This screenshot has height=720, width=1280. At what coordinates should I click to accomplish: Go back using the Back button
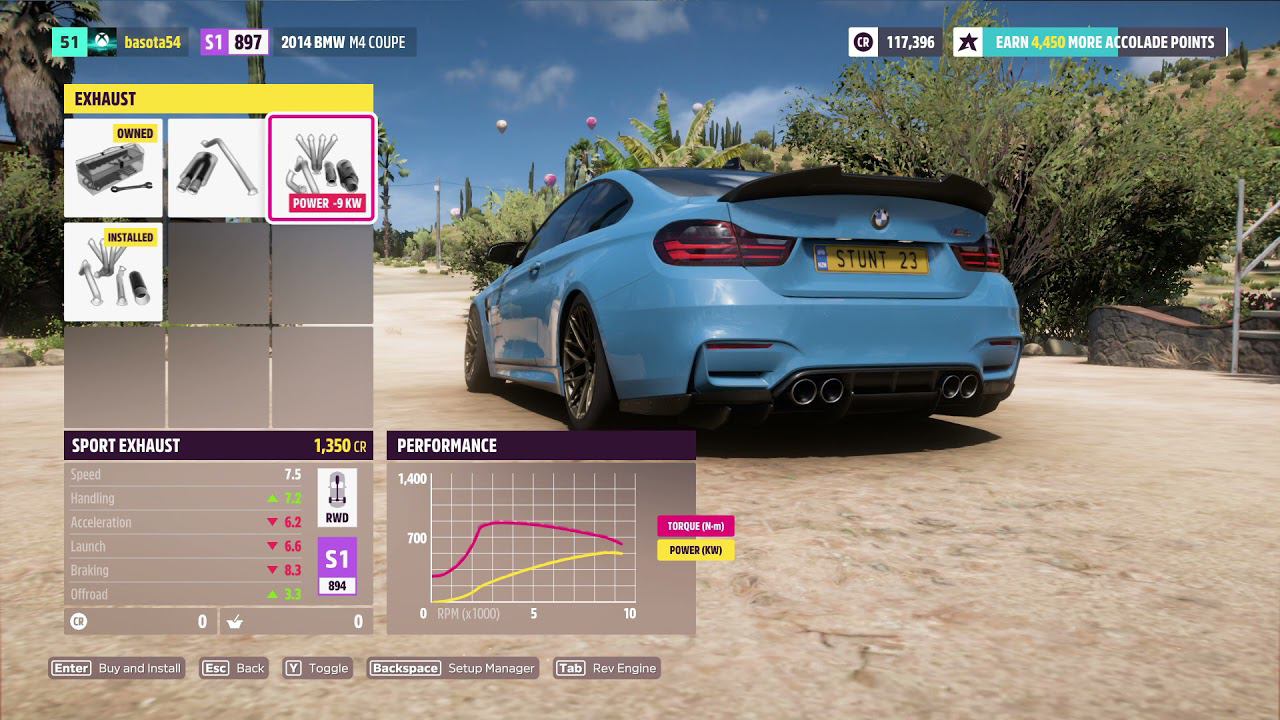pos(234,668)
